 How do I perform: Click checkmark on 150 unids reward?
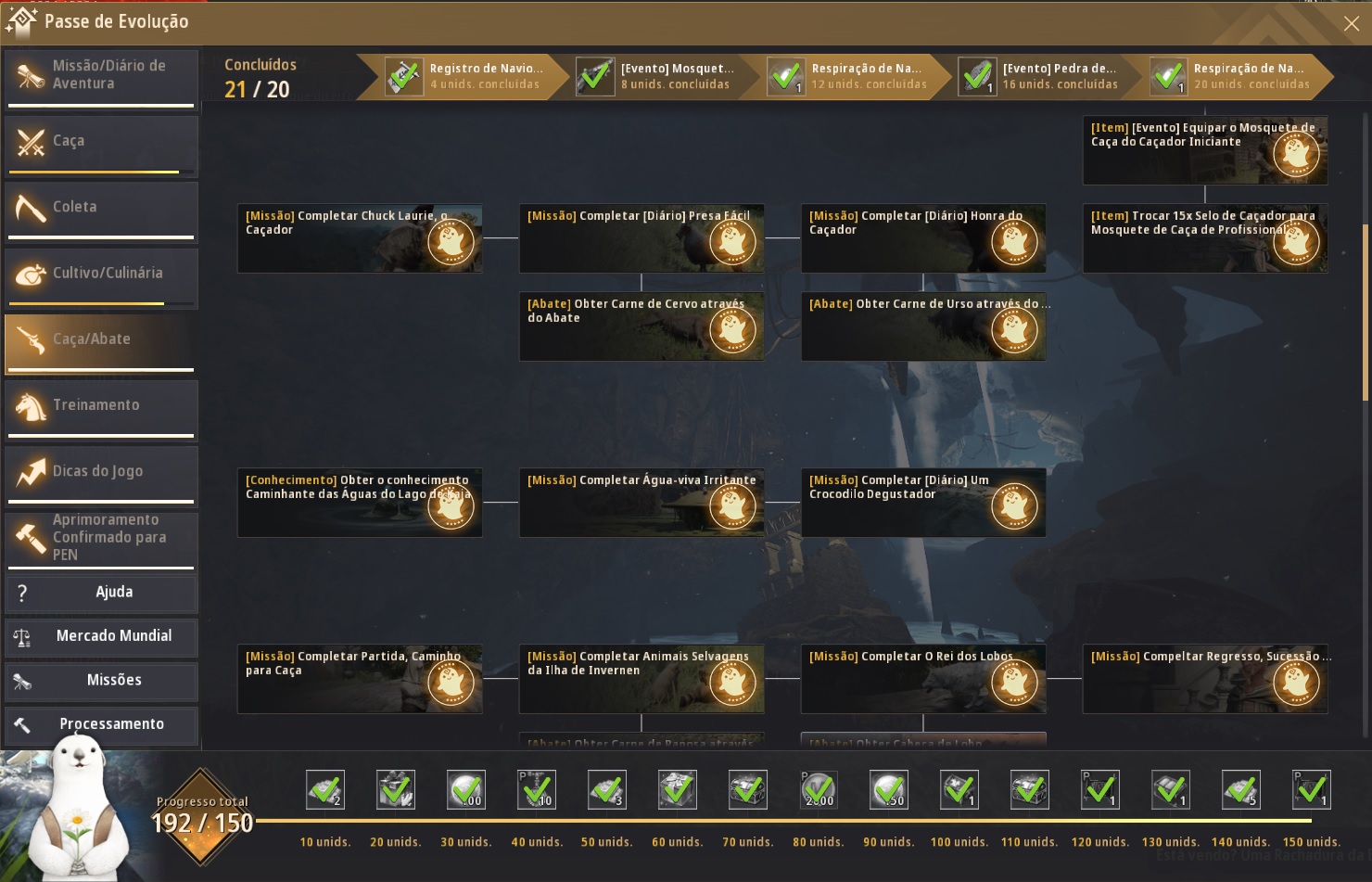[1311, 789]
